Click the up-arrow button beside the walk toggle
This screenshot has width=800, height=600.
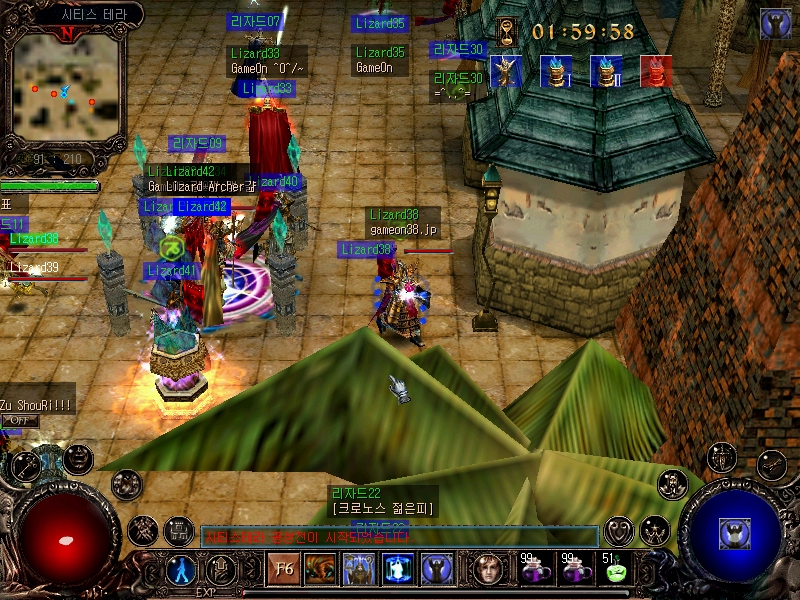[219, 569]
